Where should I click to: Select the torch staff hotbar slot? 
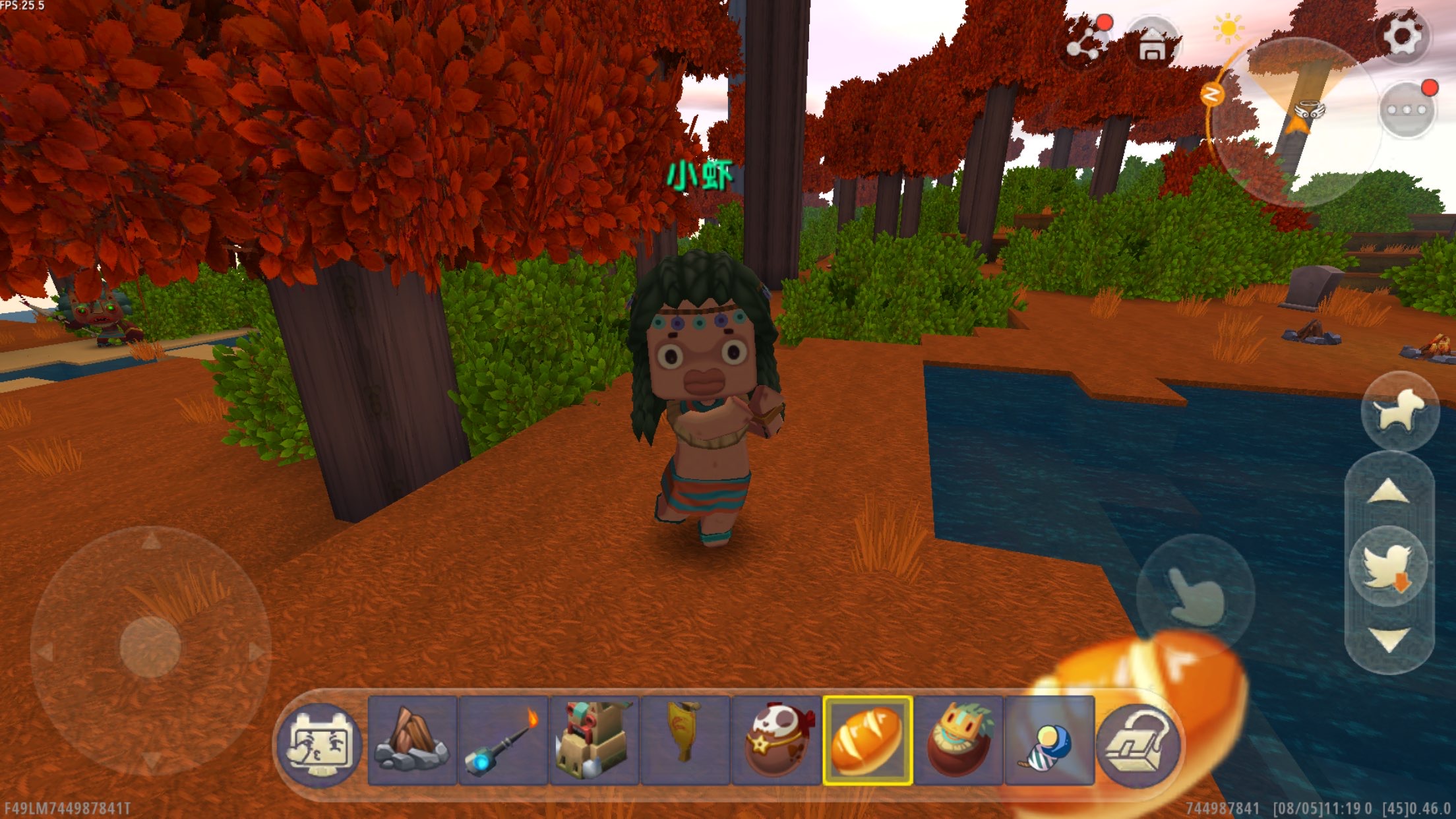(503, 741)
